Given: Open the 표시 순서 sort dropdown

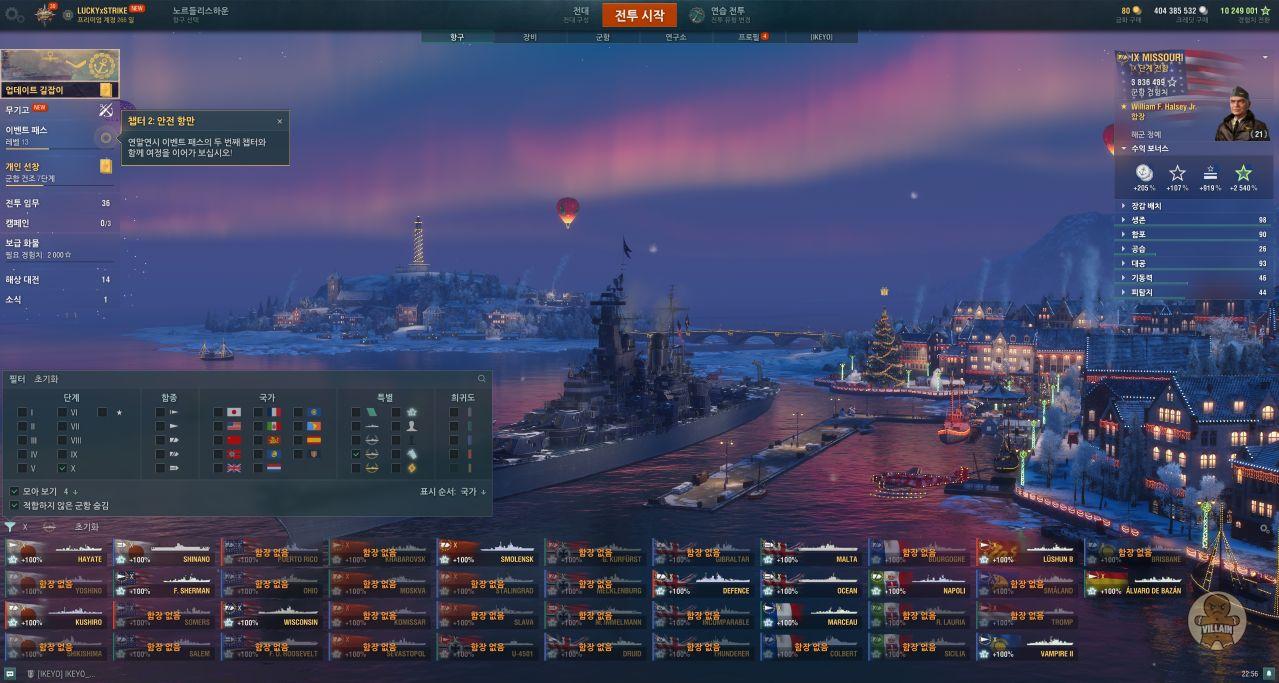Looking at the screenshot, I should coord(453,492).
